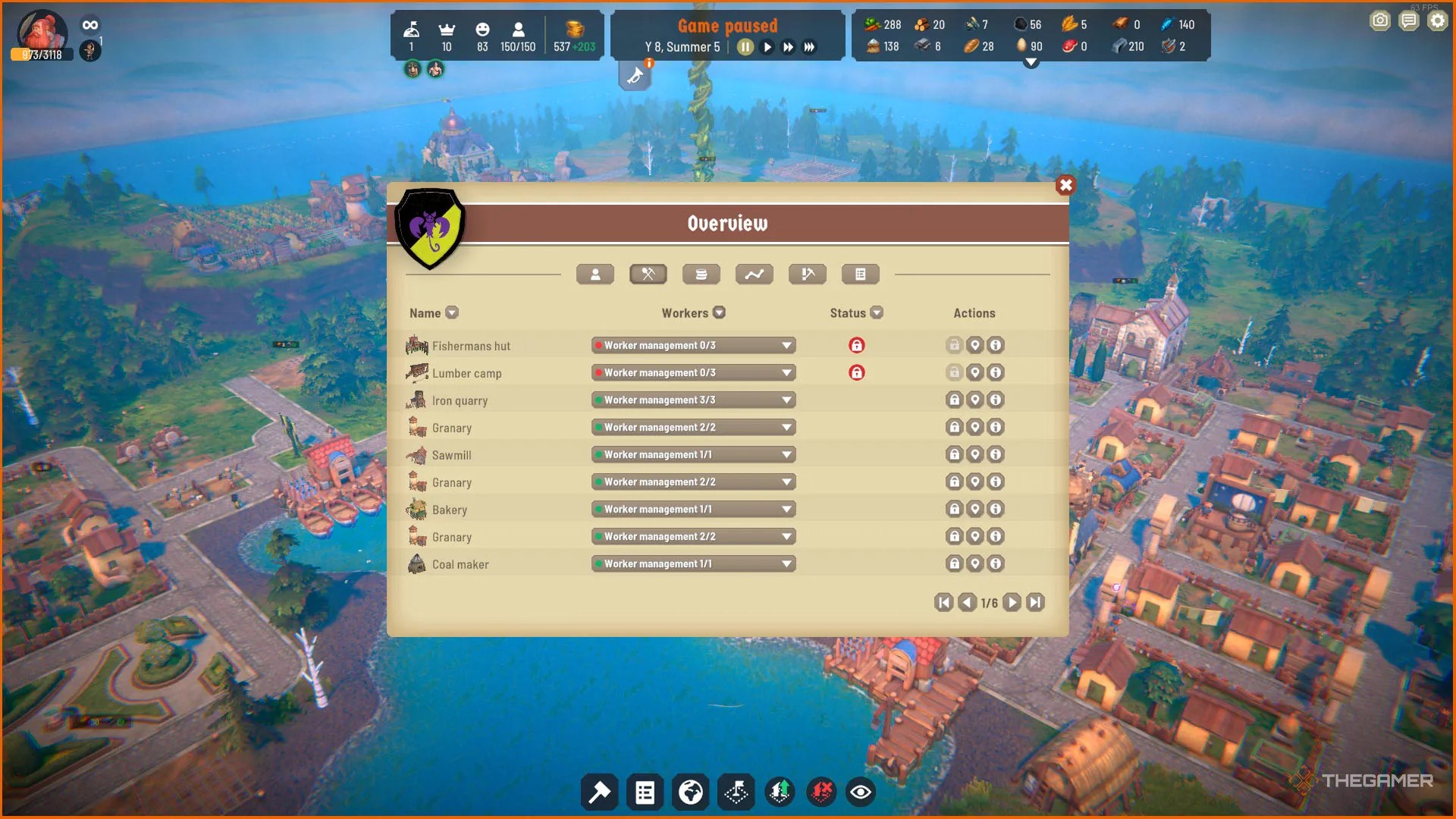
Task: Toggle the lock on the Sawmill row
Action: (954, 454)
